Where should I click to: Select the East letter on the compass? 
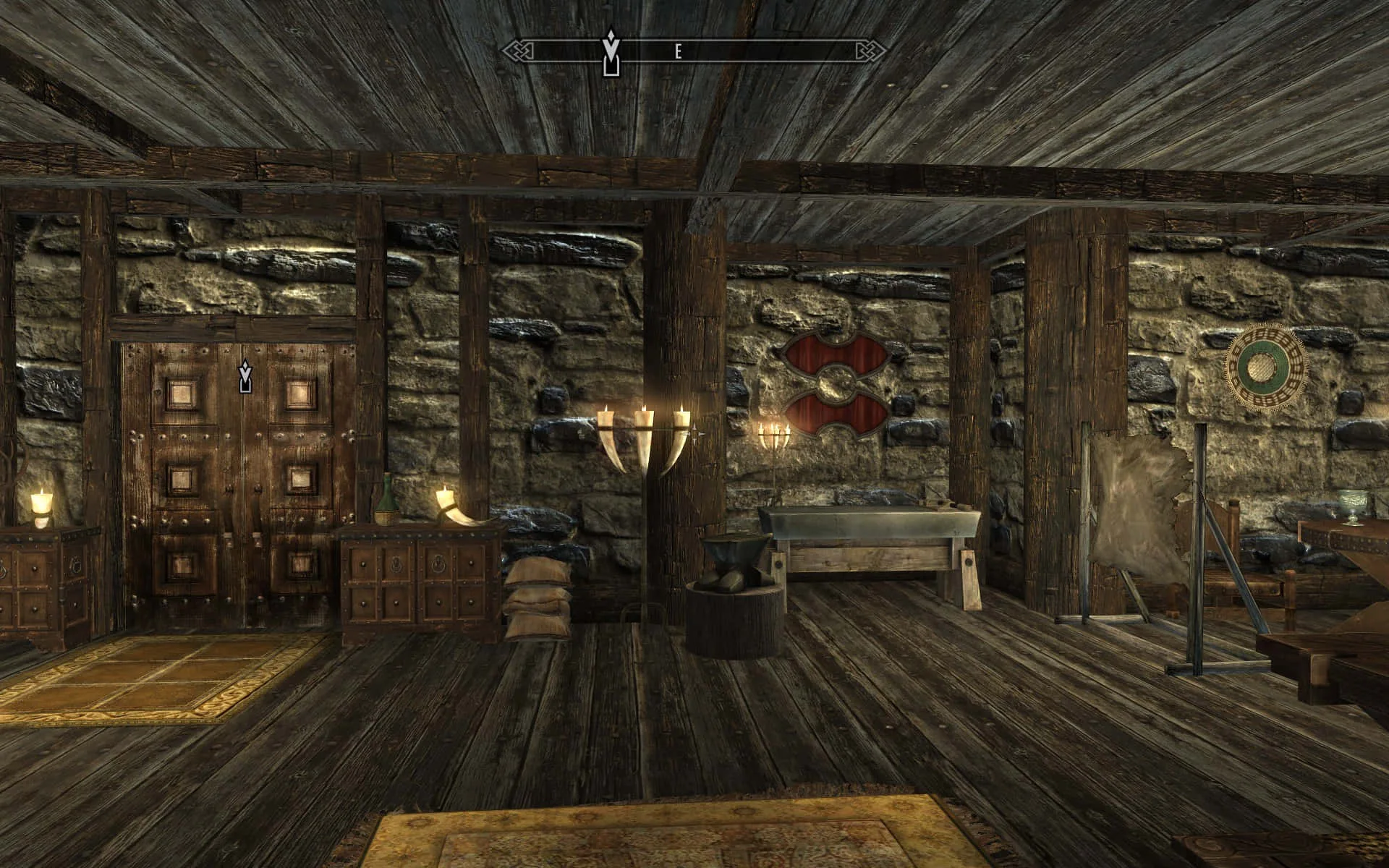tap(678, 51)
